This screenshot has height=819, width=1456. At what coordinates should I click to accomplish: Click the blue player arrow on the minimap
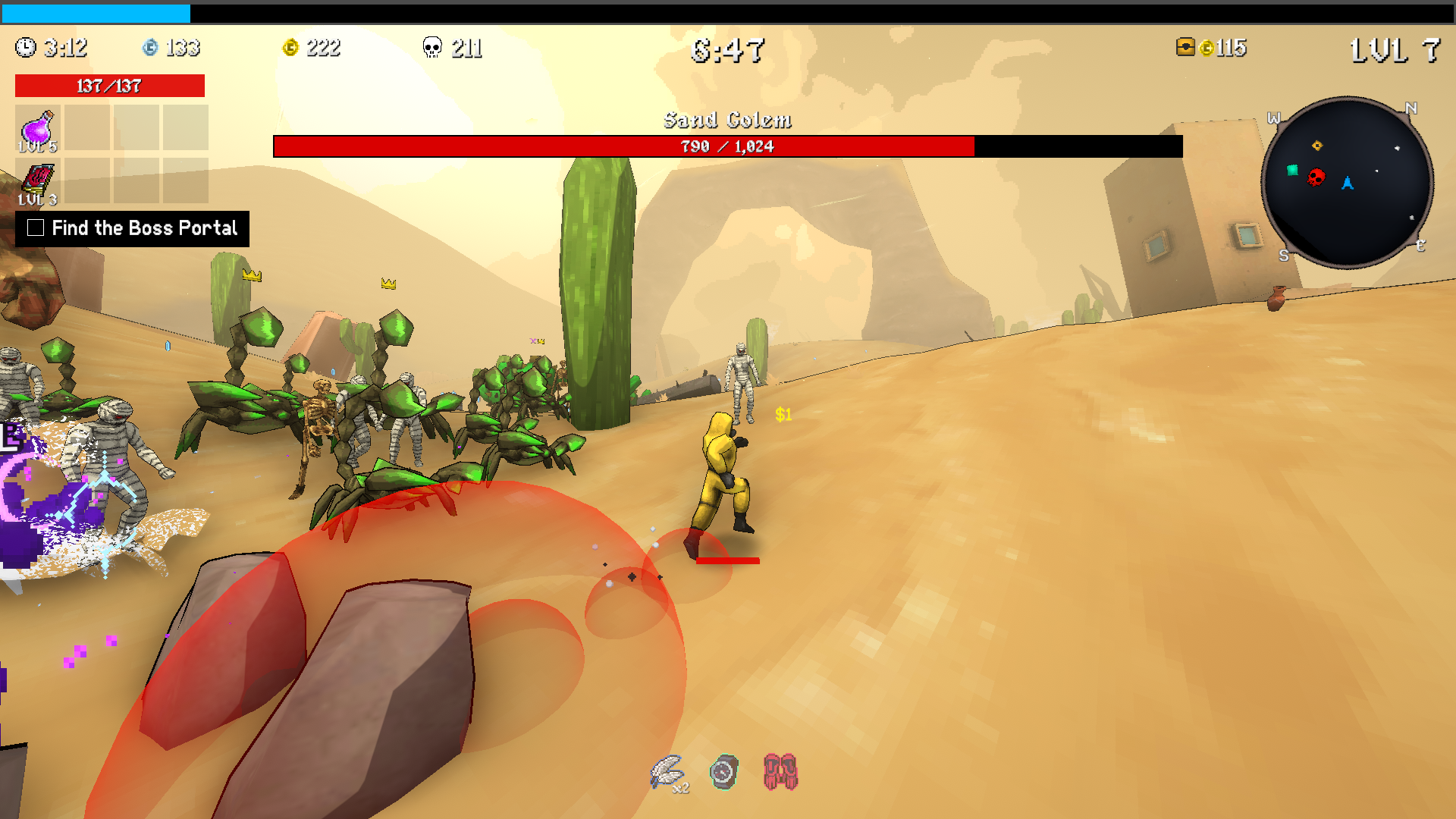(1348, 182)
